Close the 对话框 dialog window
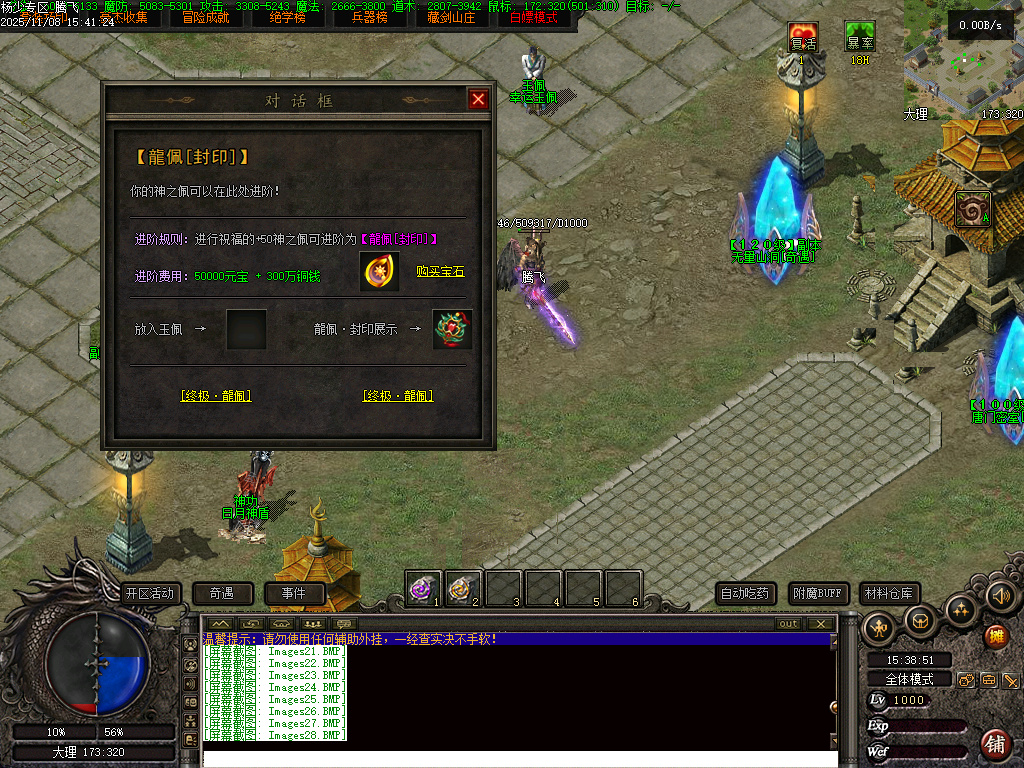 (x=478, y=99)
